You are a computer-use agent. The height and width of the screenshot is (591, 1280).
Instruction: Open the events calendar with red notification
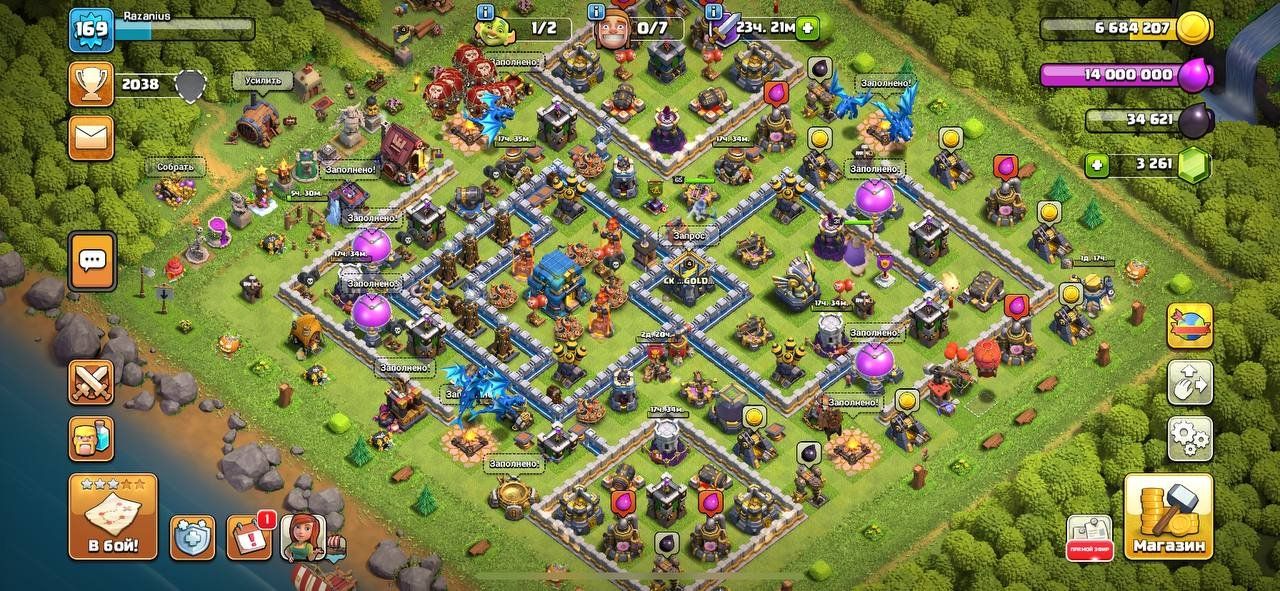point(249,537)
